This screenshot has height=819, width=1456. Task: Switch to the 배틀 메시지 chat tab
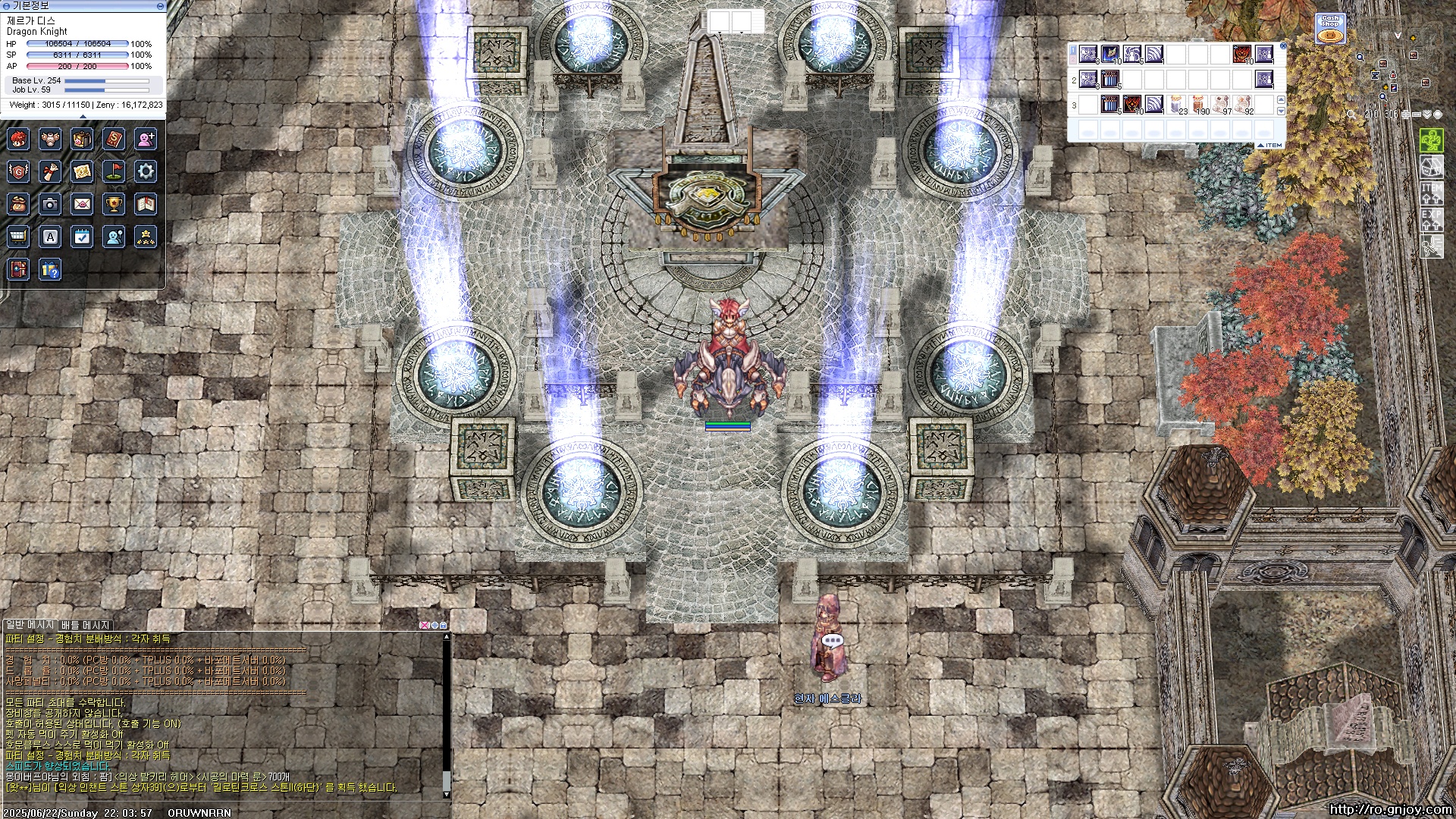(86, 625)
